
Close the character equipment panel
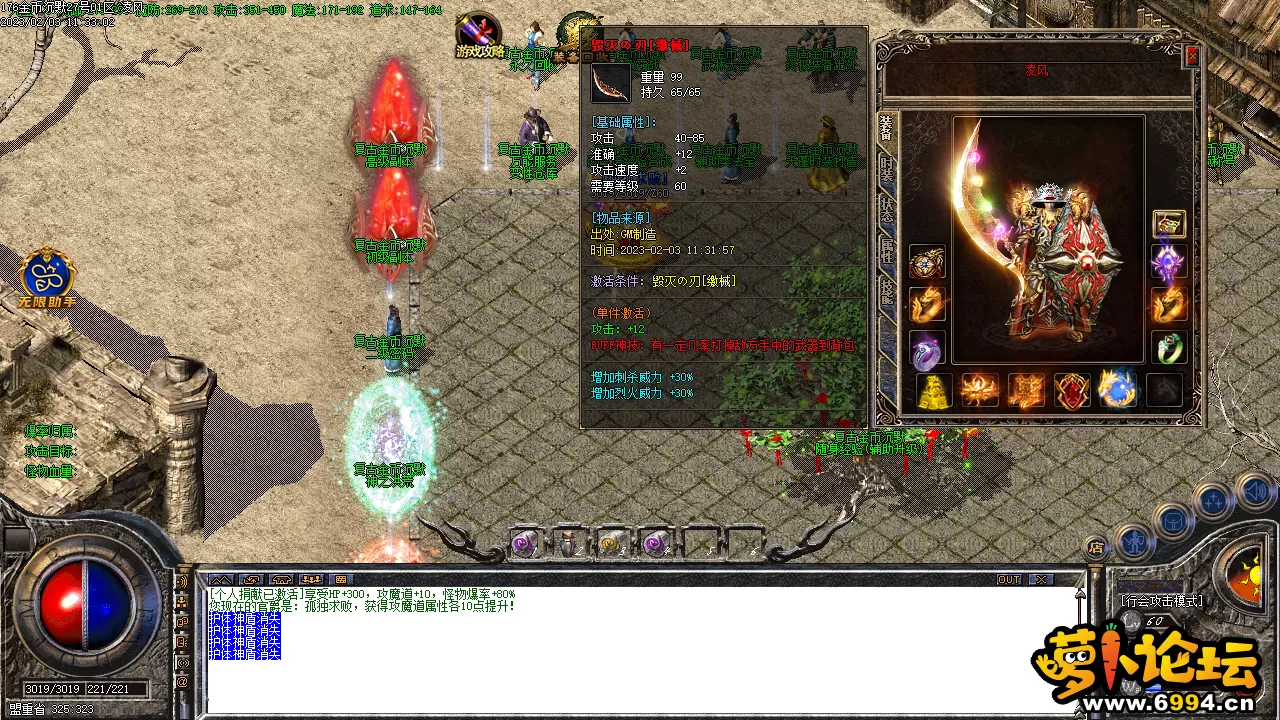pos(1191,57)
